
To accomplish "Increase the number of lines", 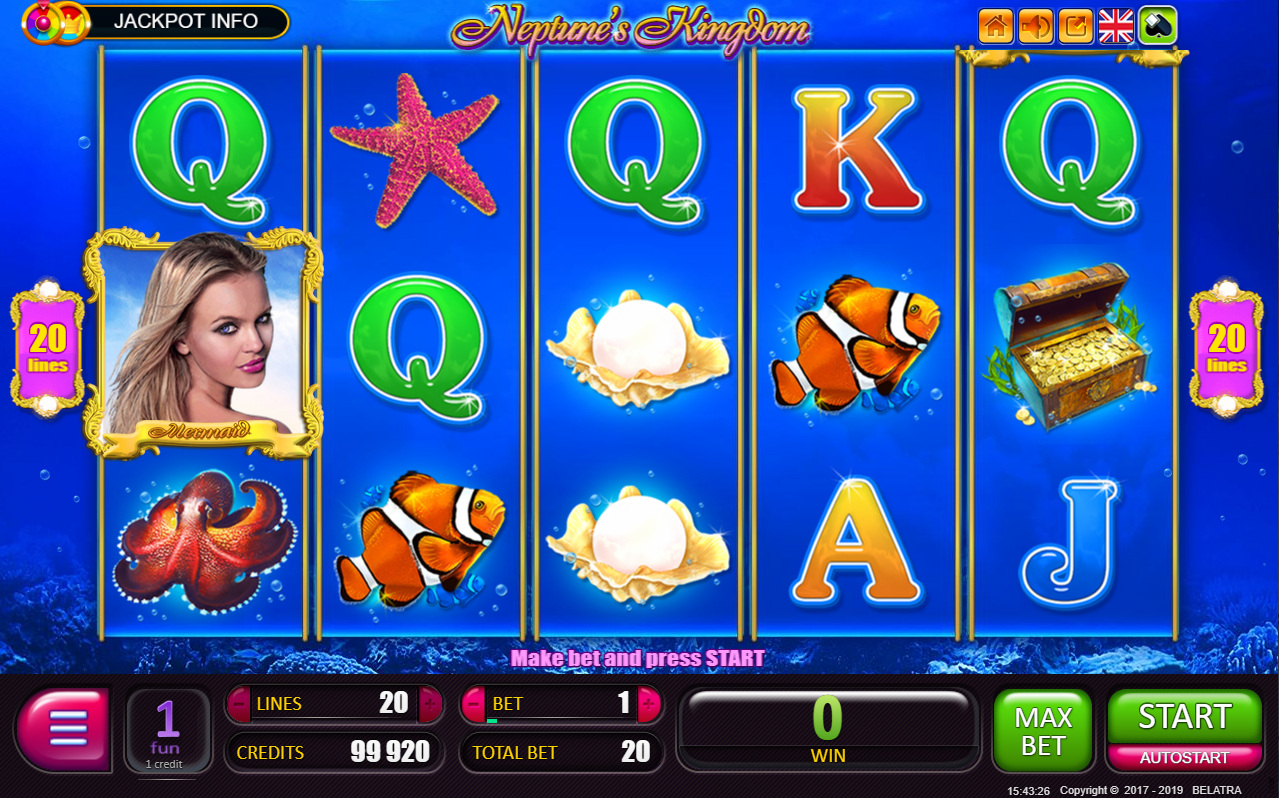I will 430,704.
